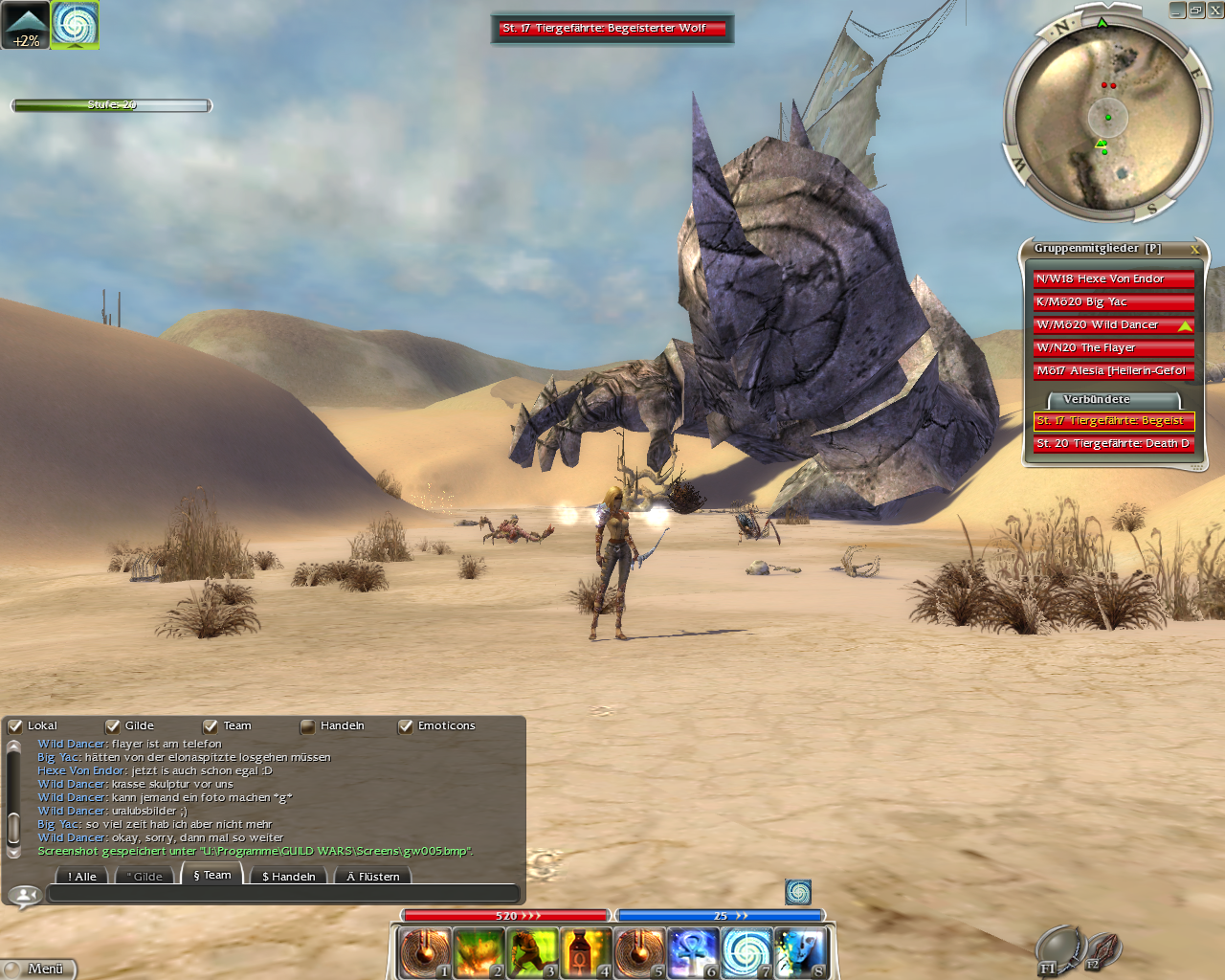Uncheck the Gilde chat filter checkbox
Viewport: 1225px width, 980px height.
pyautogui.click(x=113, y=726)
